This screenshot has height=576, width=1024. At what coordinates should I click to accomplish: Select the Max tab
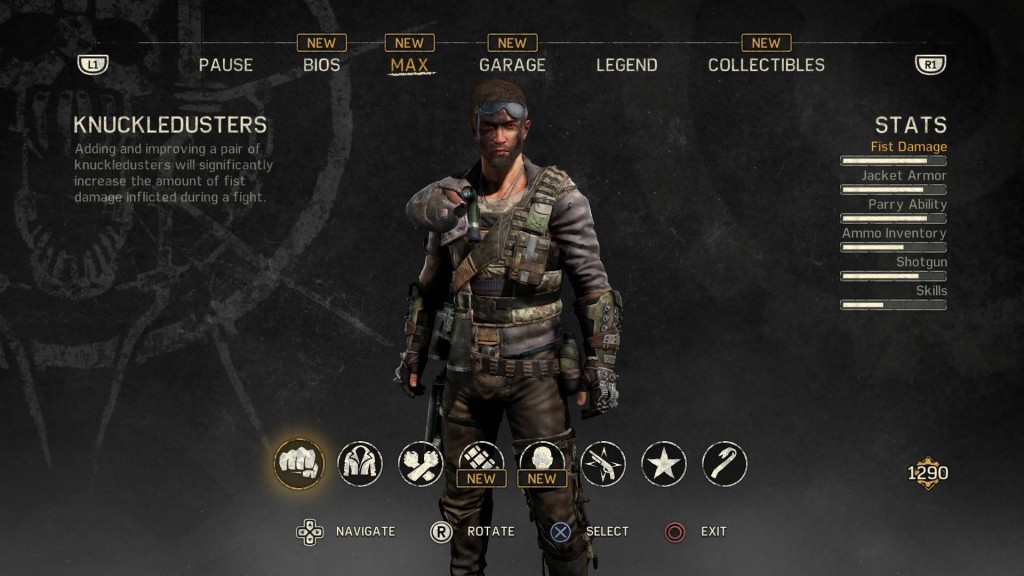(x=409, y=65)
